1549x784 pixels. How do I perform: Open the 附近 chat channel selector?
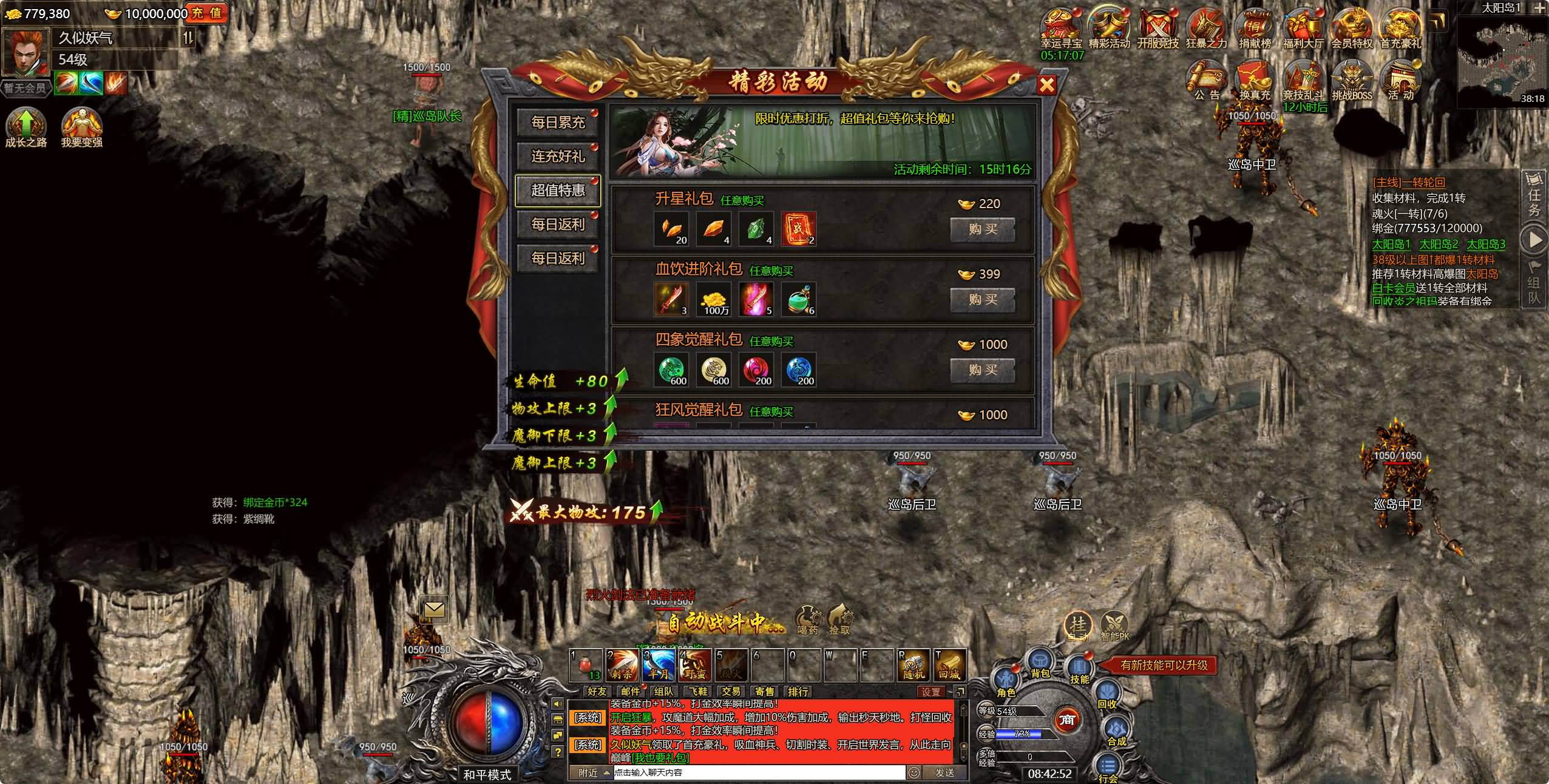click(x=586, y=773)
